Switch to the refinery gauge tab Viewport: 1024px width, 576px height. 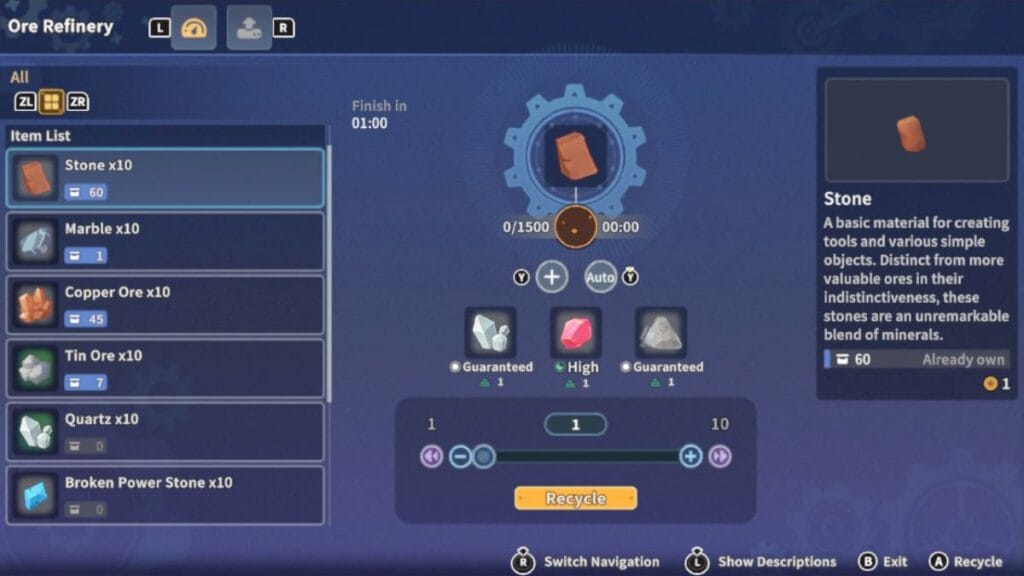tap(193, 28)
